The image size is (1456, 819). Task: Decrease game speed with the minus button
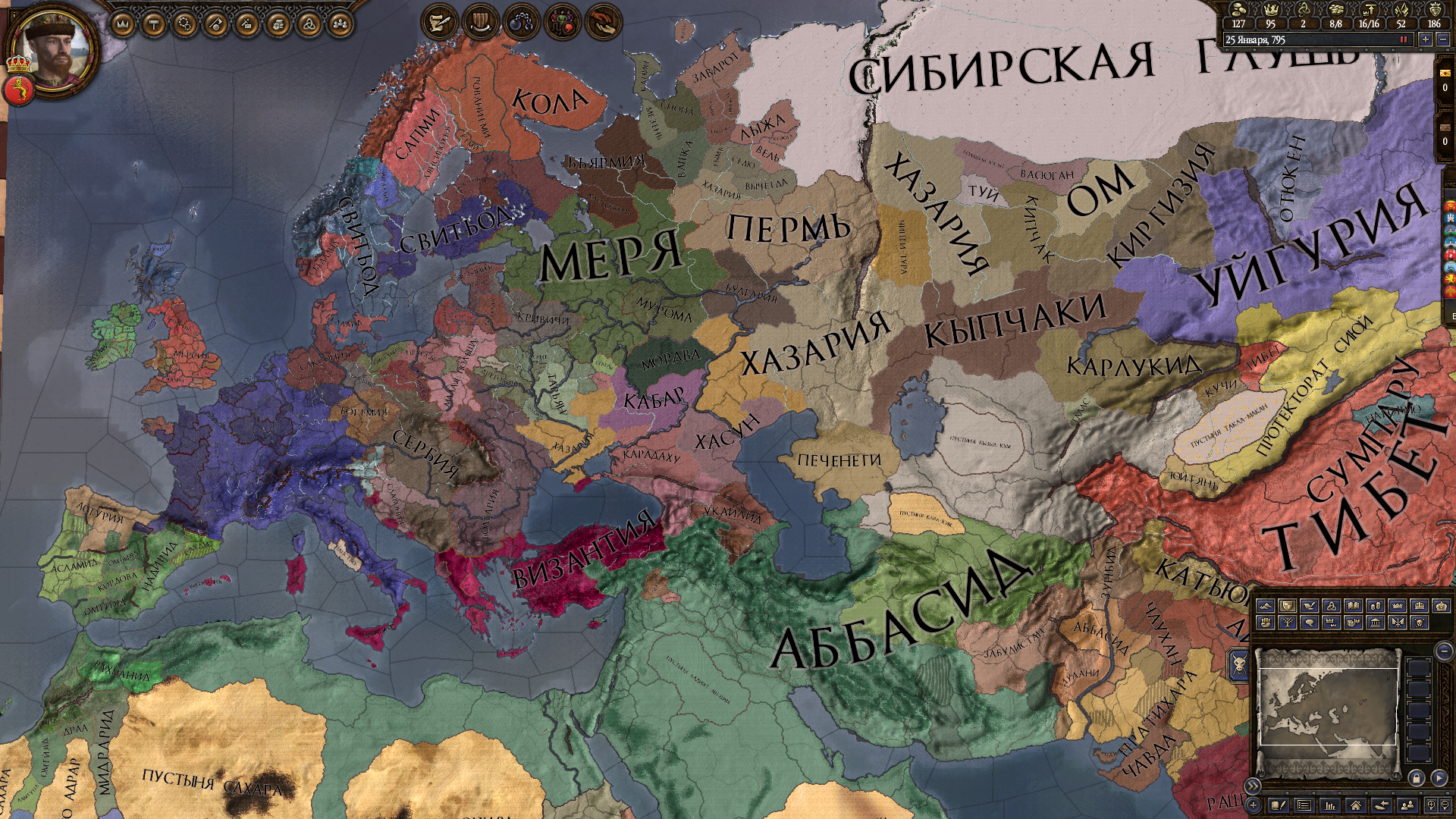1443,41
